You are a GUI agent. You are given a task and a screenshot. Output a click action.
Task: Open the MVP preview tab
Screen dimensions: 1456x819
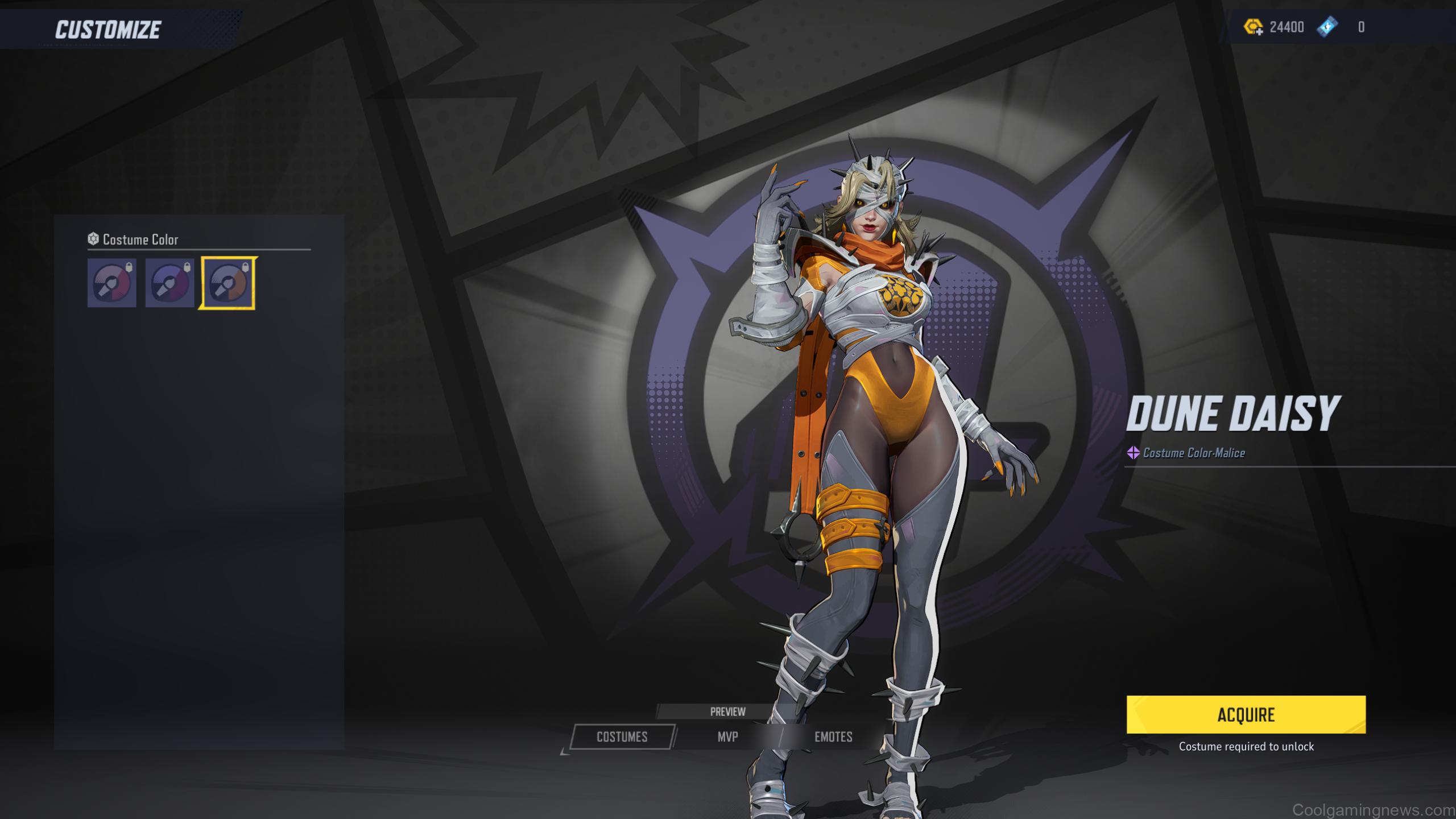pyautogui.click(x=727, y=737)
